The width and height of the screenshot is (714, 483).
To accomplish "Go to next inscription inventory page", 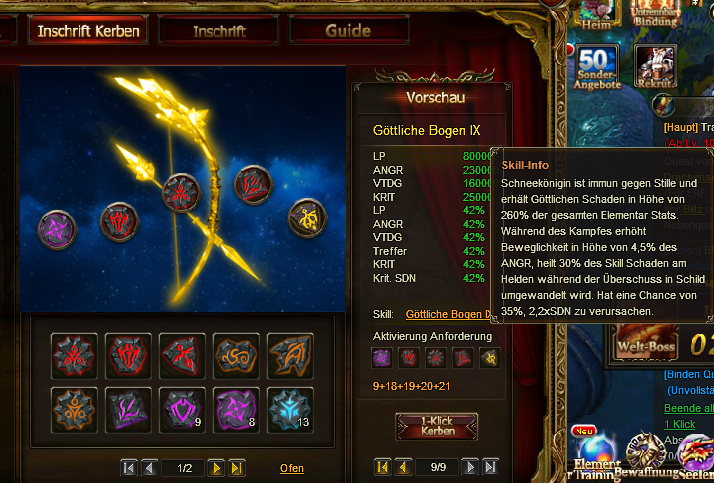I will [216, 468].
